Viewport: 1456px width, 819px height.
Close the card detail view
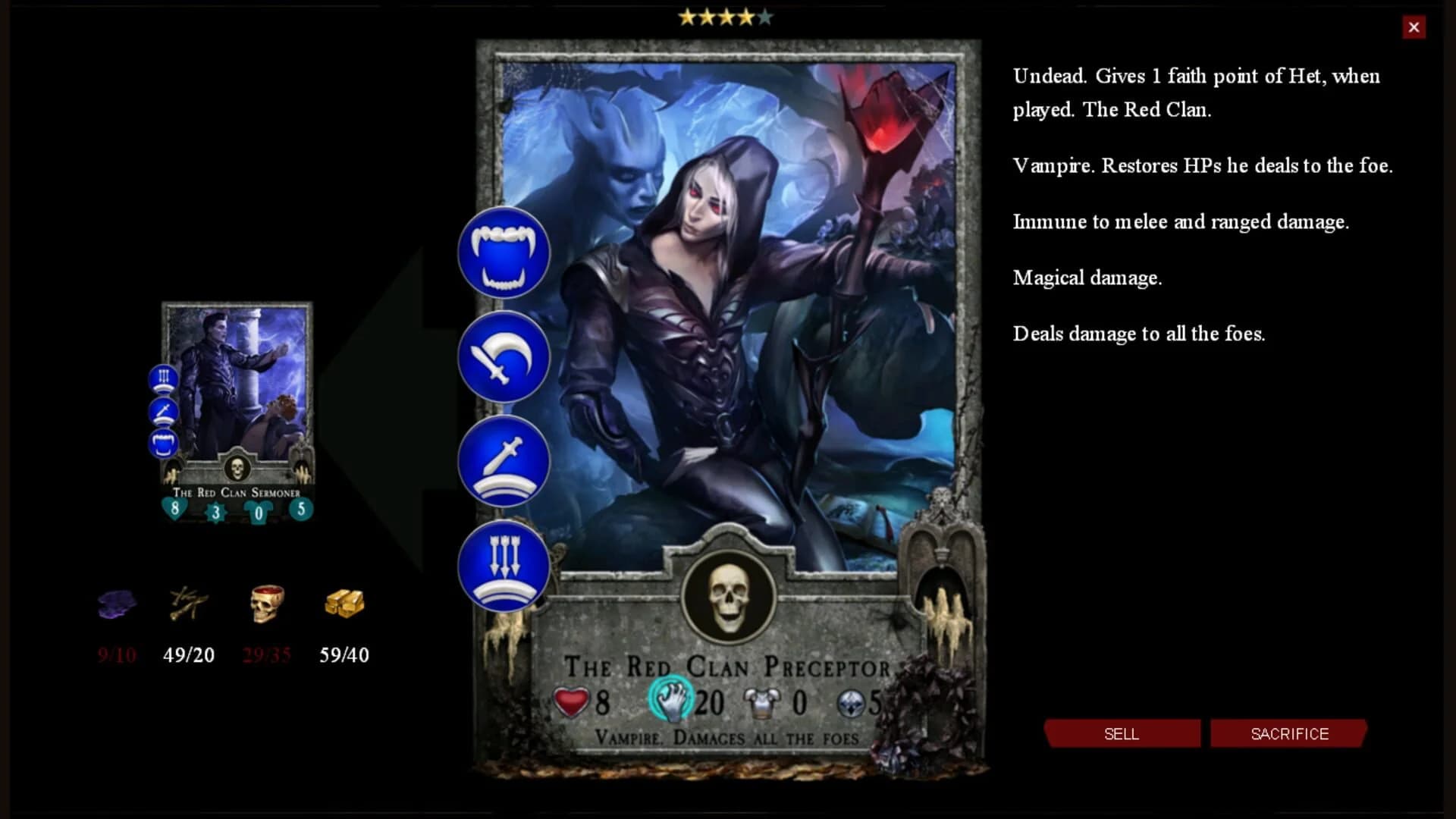point(1414,27)
